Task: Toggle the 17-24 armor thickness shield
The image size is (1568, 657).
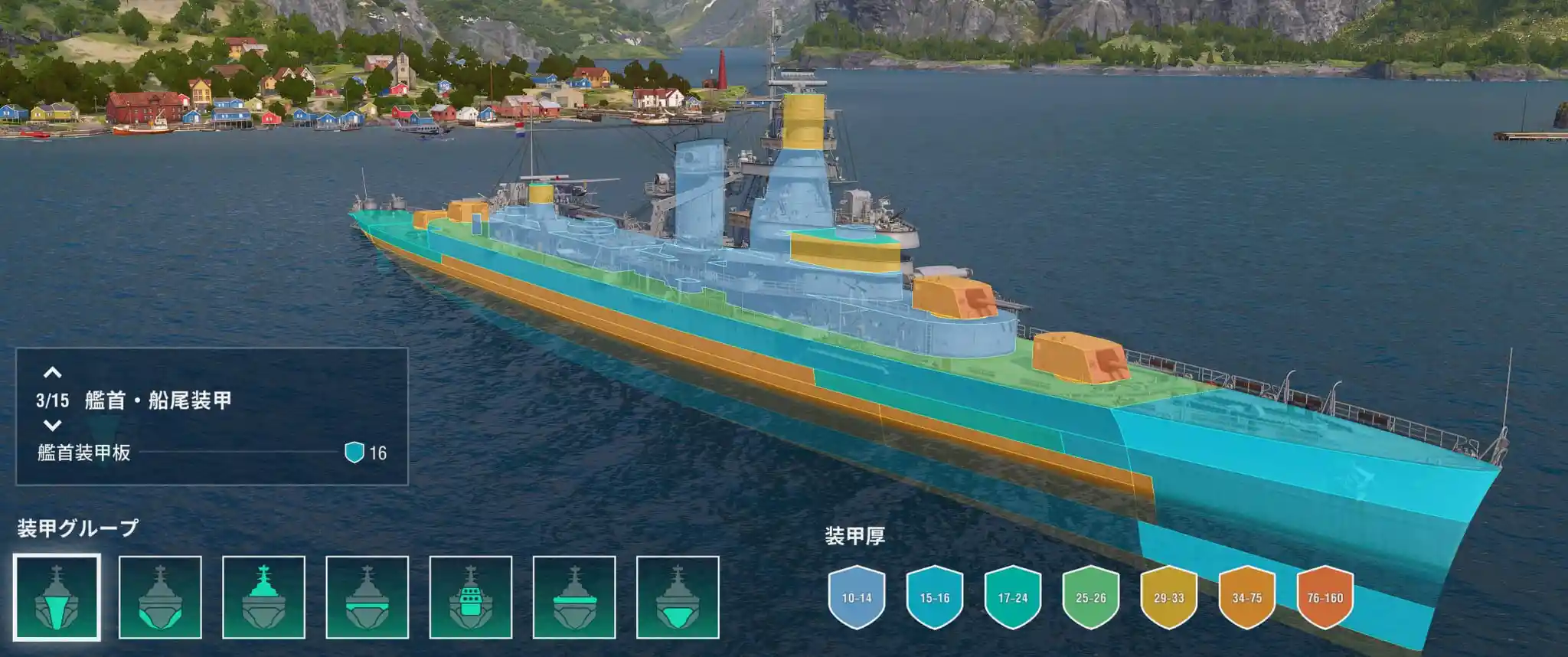Action: click(1012, 597)
